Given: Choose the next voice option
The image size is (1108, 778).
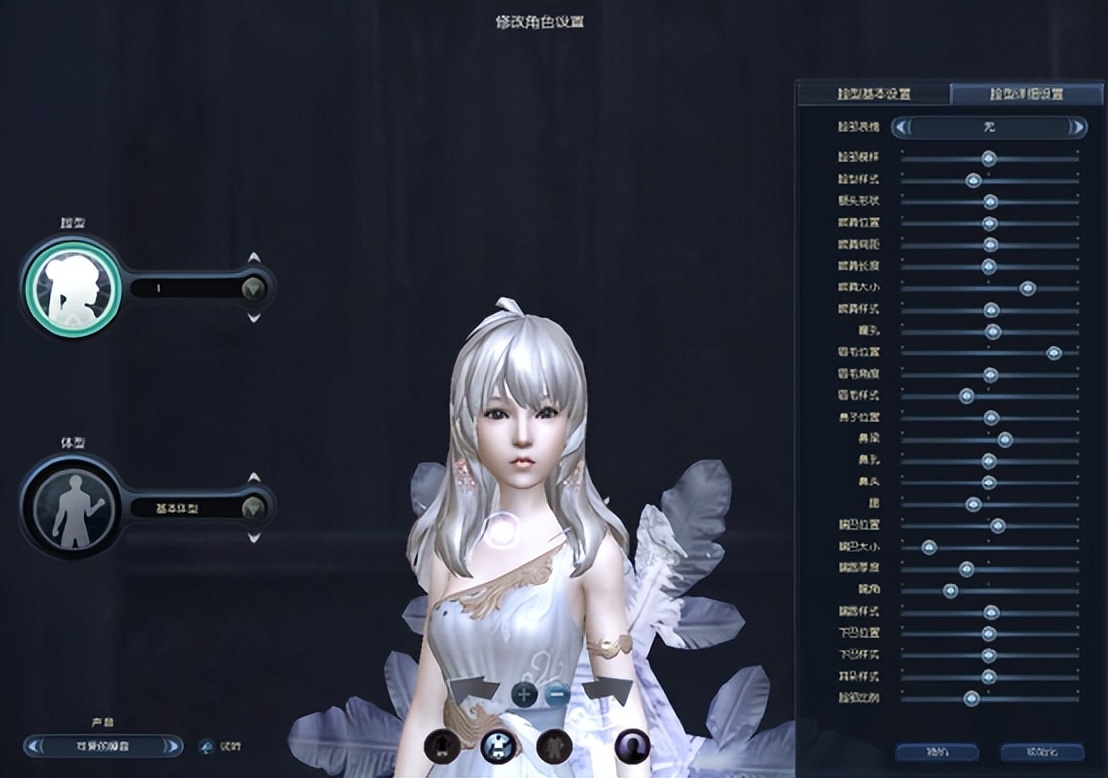Looking at the screenshot, I should point(174,745).
